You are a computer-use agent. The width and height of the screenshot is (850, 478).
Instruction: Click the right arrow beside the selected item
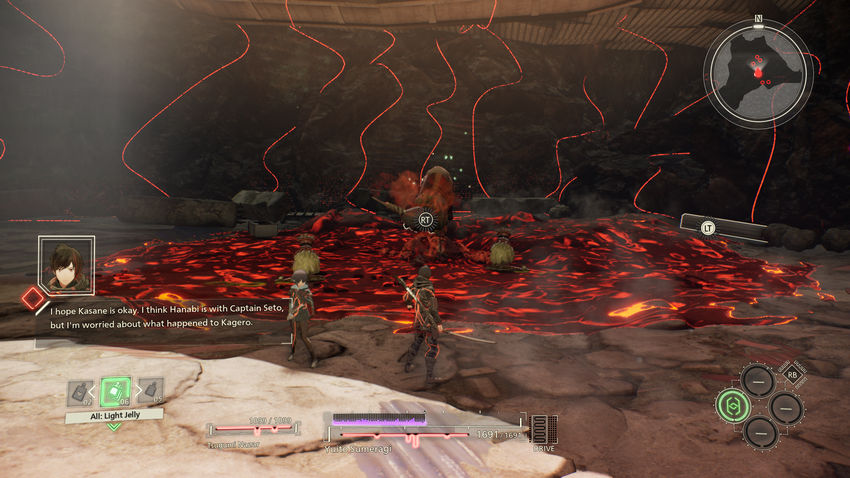tap(136, 390)
